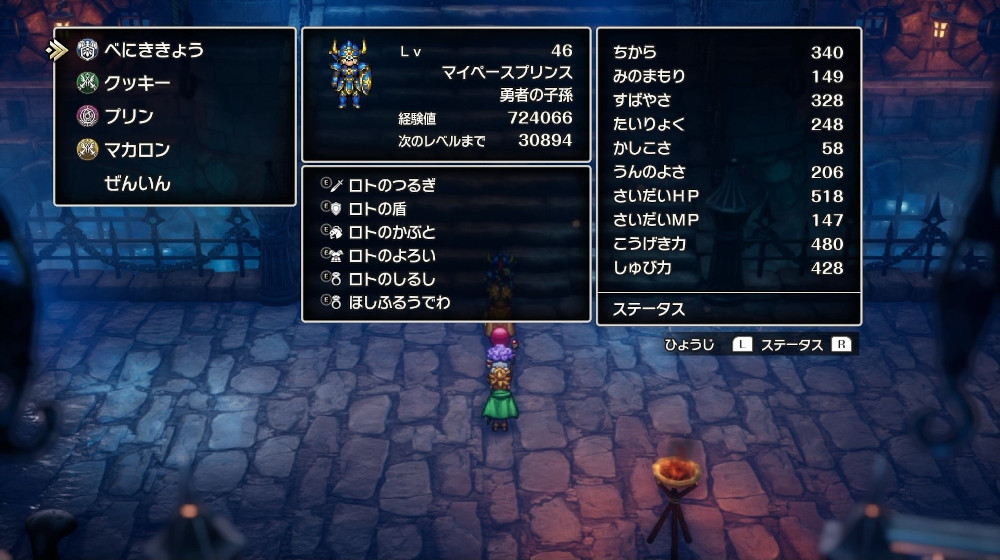Pick マカロン from the party list
This screenshot has height=560, width=1000.
[137, 150]
